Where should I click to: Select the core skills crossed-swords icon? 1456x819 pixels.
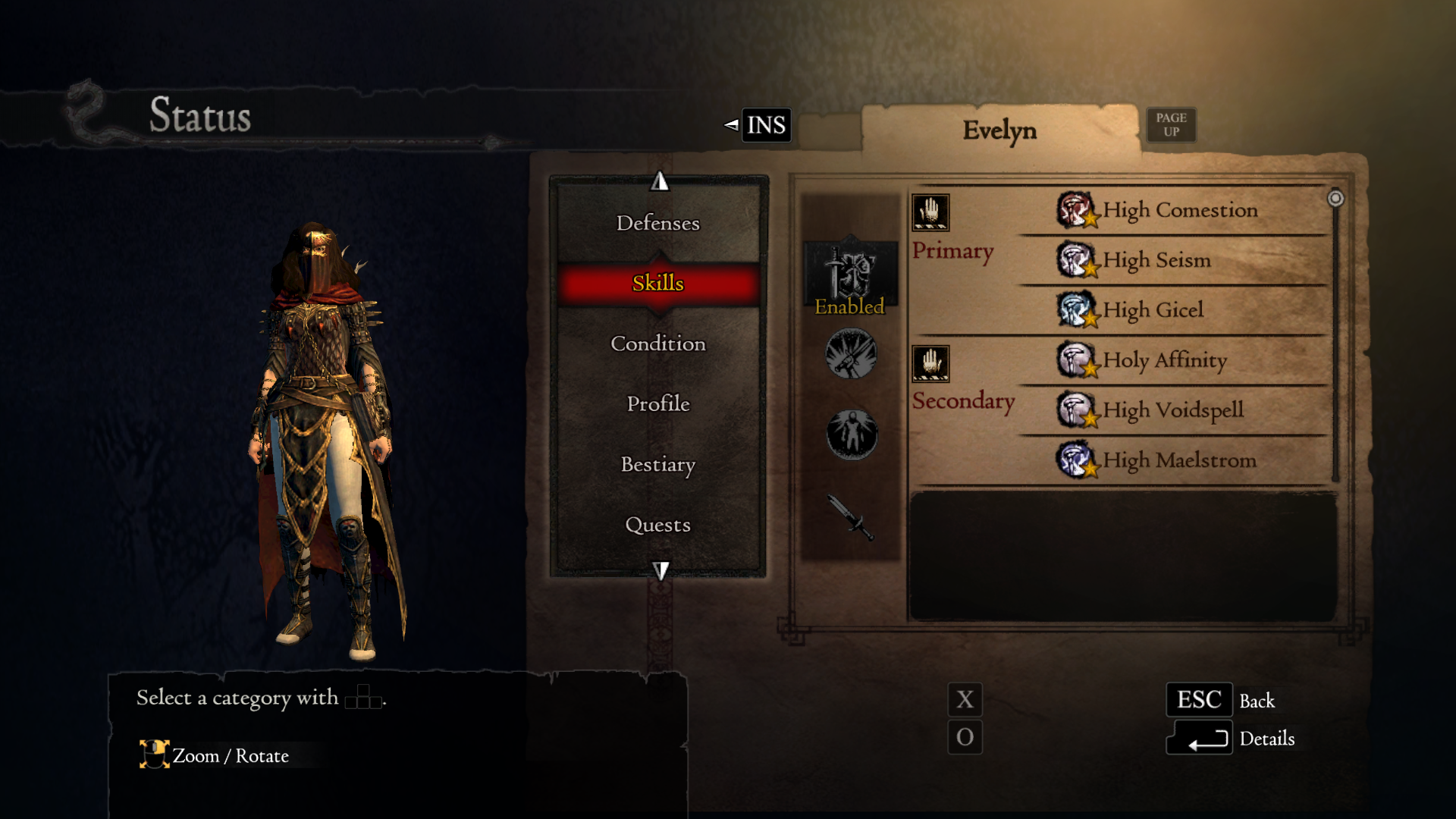[851, 355]
